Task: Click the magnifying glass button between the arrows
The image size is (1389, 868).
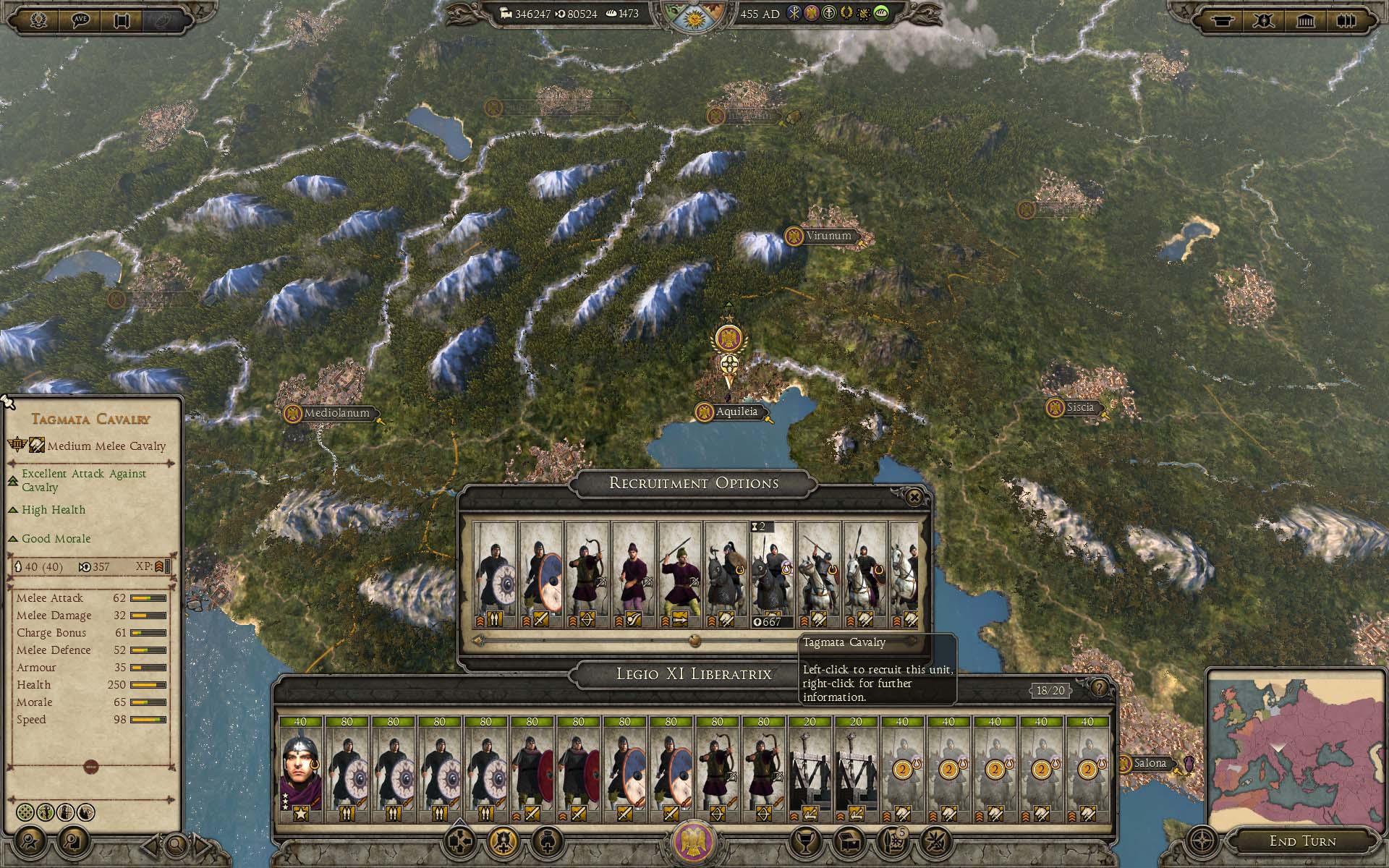Action: 175,843
